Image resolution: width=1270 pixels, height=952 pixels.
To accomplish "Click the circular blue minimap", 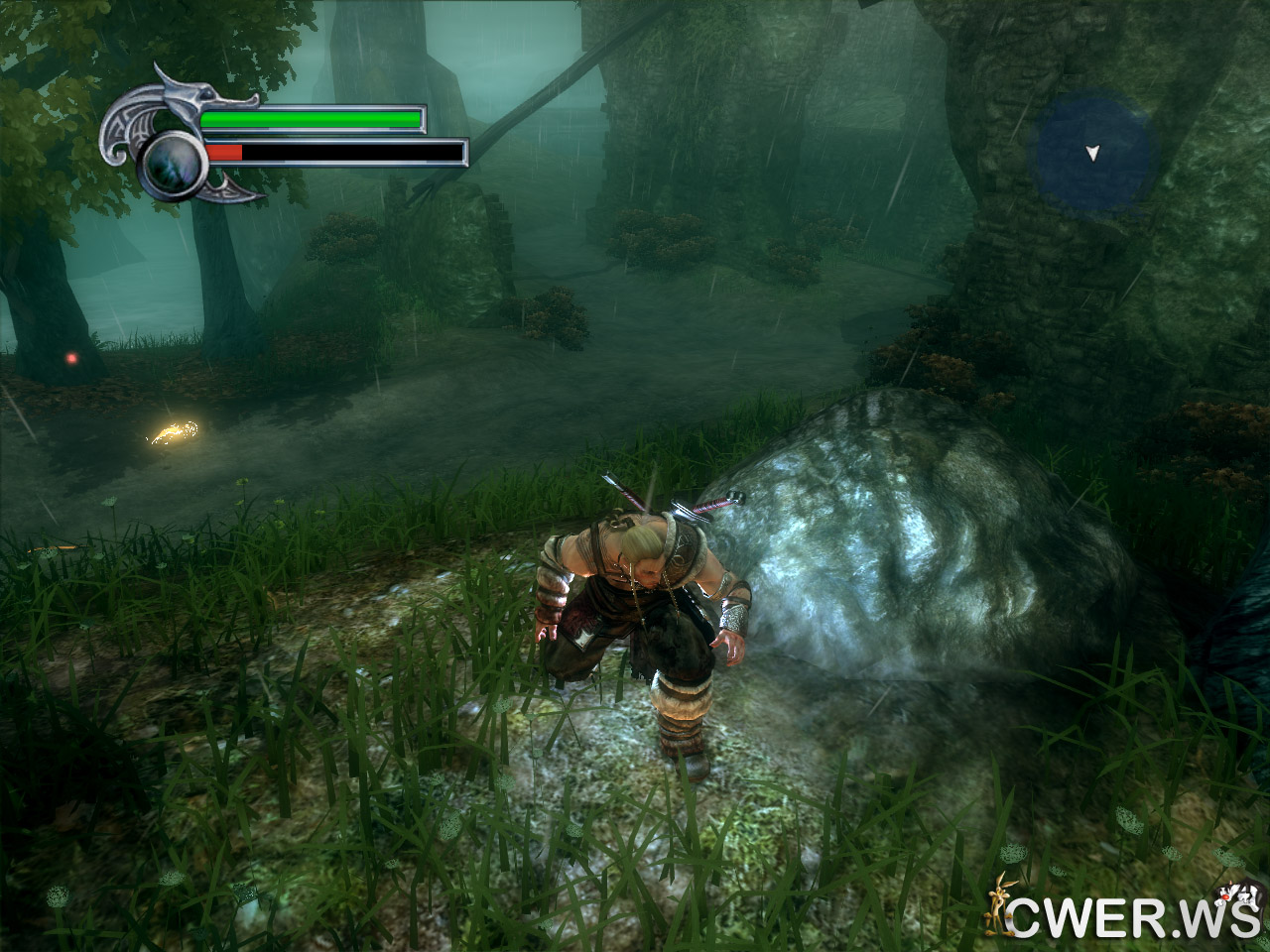I will [x=1093, y=152].
